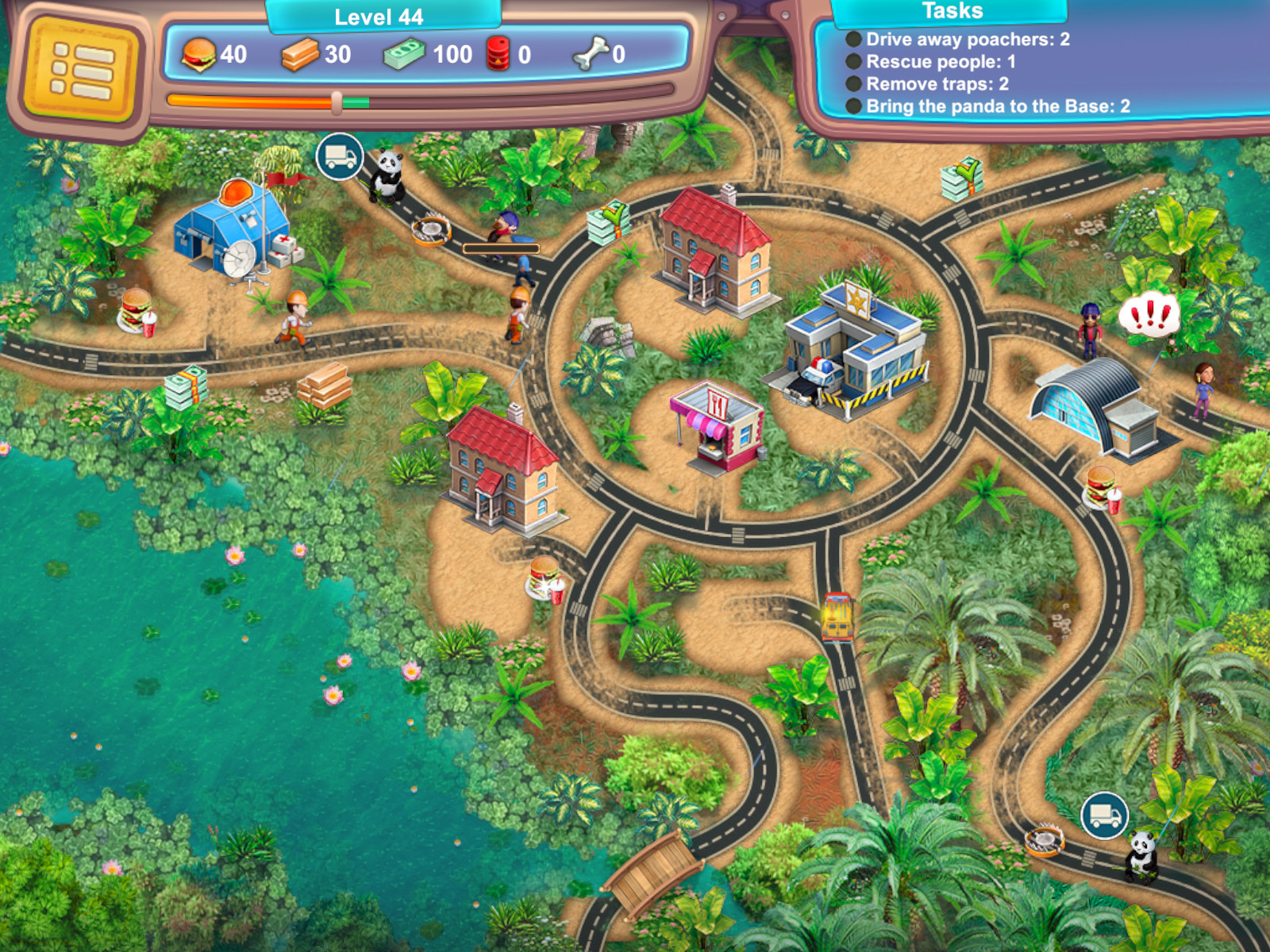Click the truck icon beside the top-left panda
This screenshot has width=1270, height=952.
(341, 155)
